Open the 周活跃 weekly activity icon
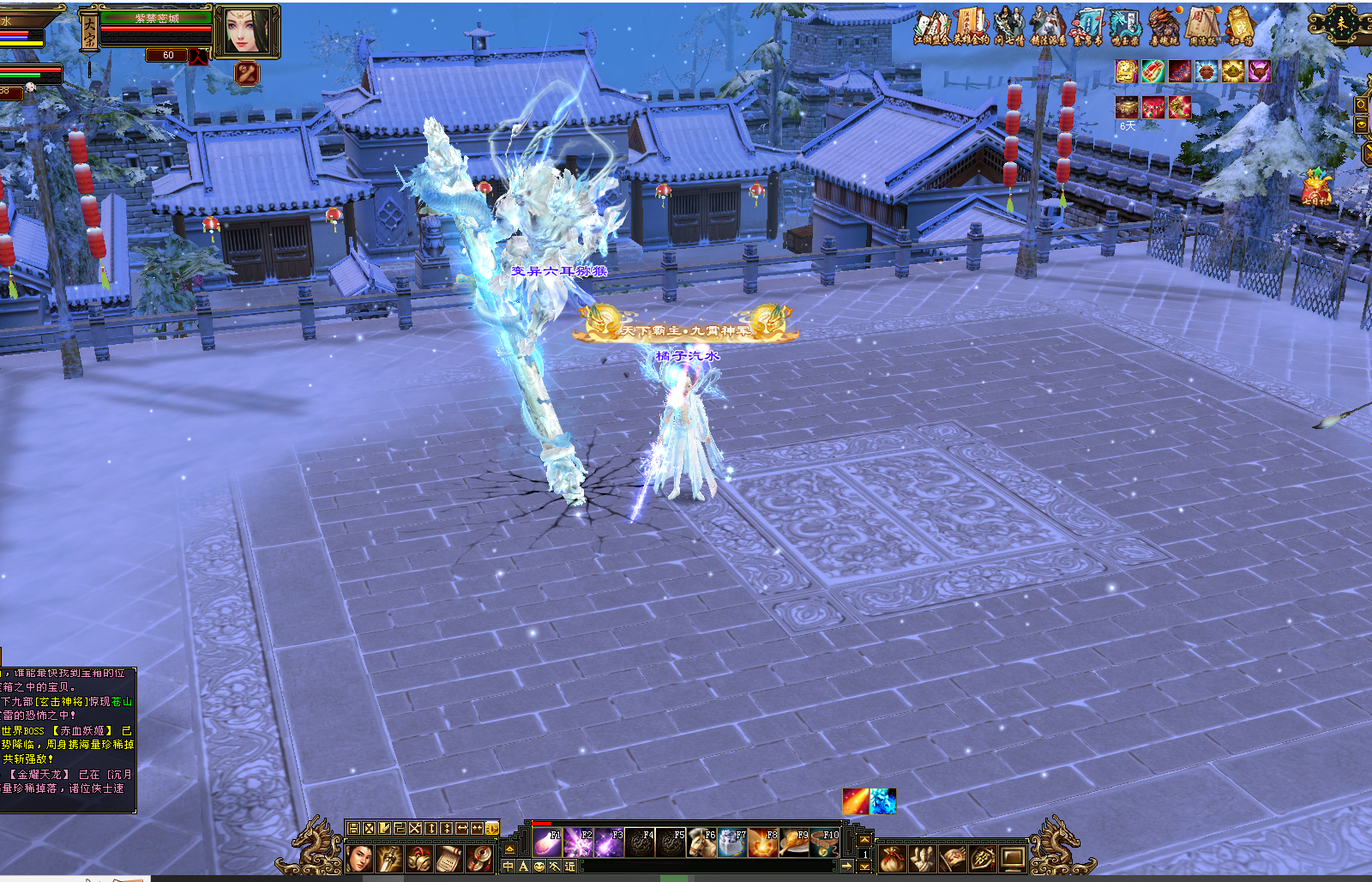1372x882 pixels. [x=1202, y=27]
